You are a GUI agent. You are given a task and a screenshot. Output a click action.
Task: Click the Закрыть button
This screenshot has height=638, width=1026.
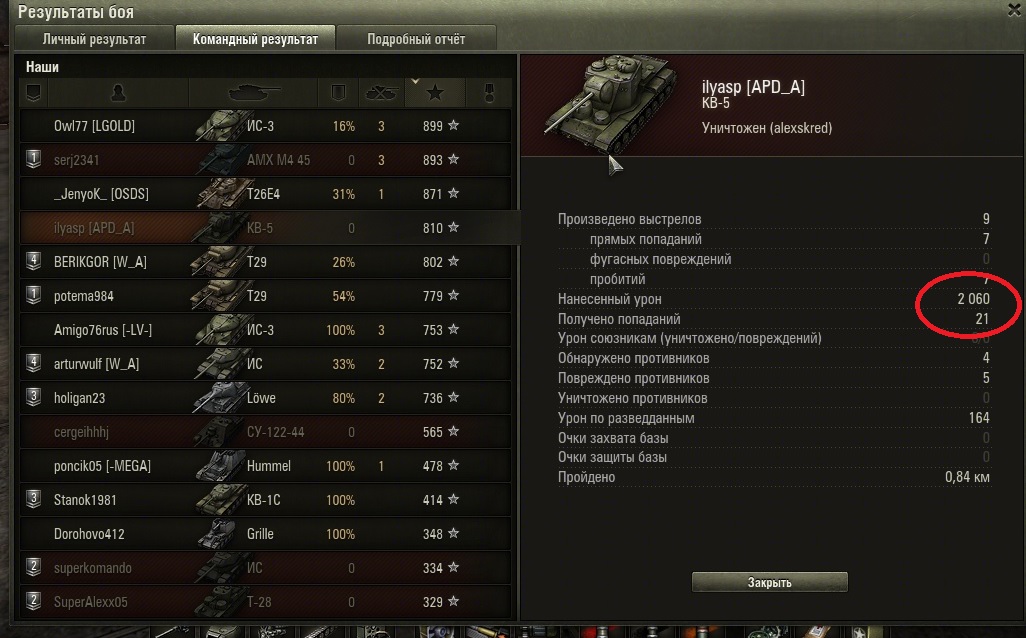tap(769, 582)
